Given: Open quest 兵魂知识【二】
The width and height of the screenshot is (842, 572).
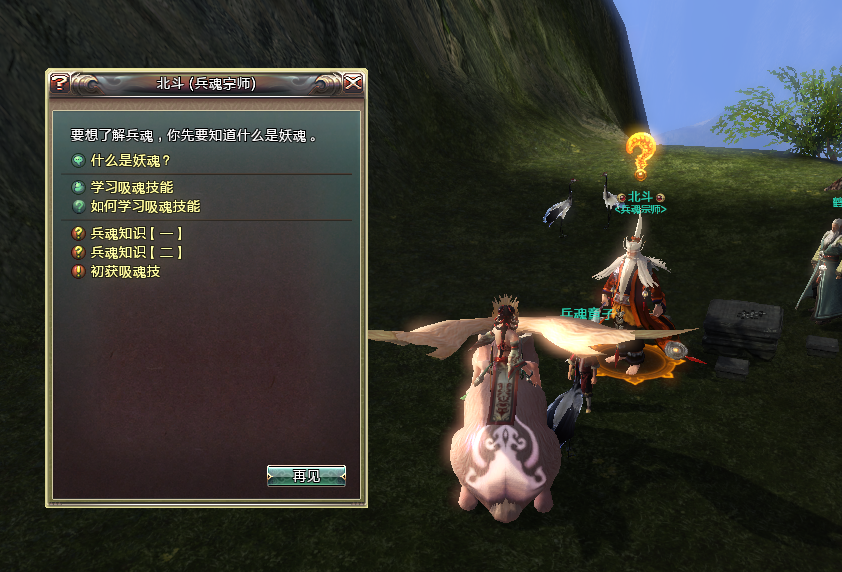Looking at the screenshot, I should coord(137,252).
